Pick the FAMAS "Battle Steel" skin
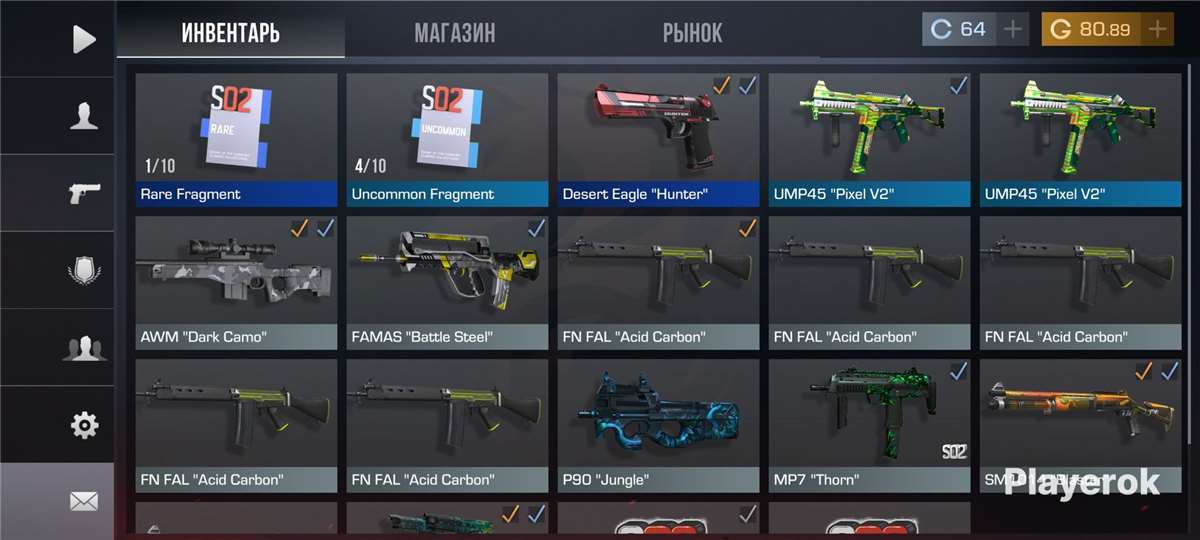 coord(447,282)
